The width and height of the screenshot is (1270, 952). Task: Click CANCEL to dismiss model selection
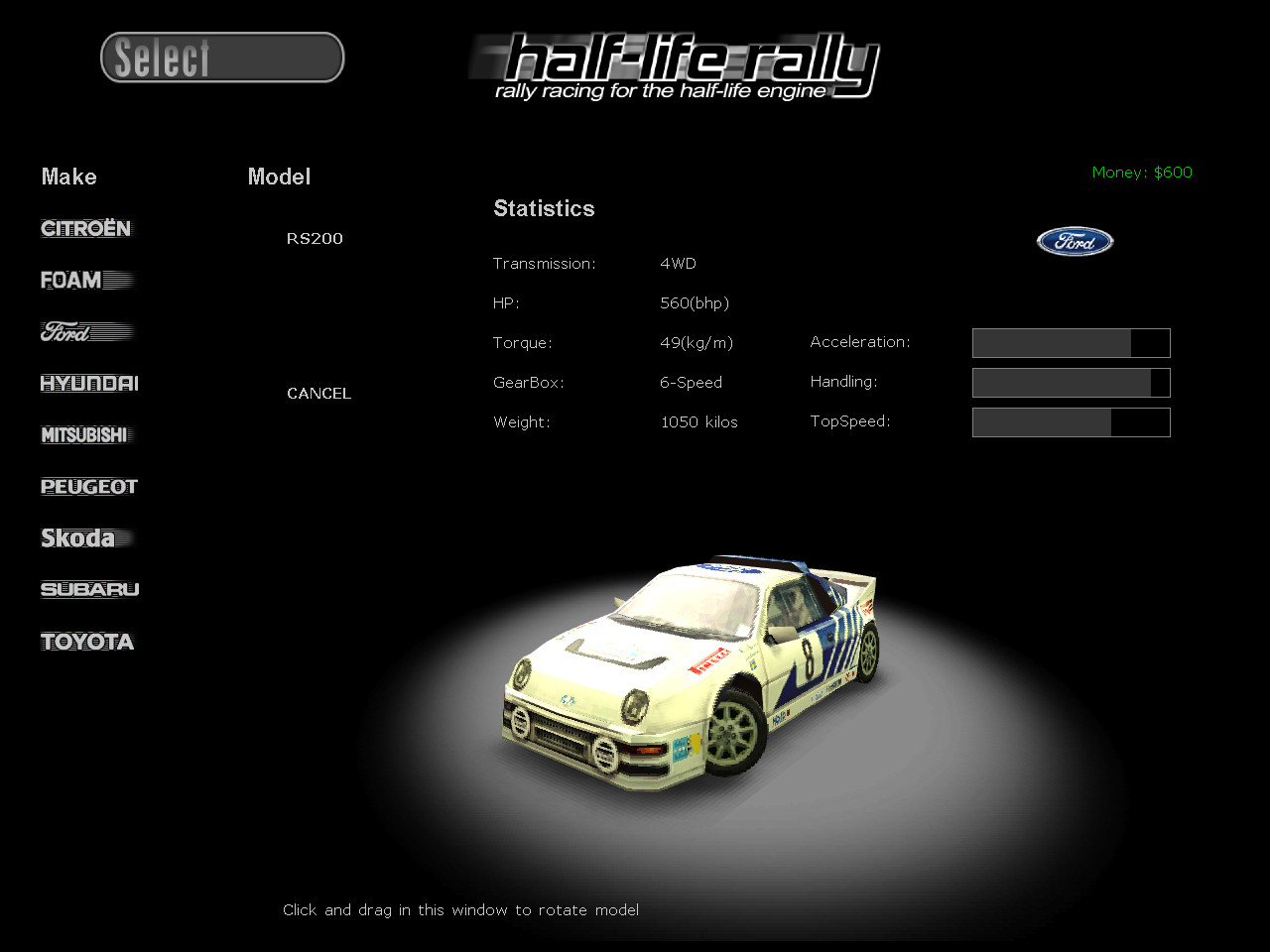tap(318, 393)
